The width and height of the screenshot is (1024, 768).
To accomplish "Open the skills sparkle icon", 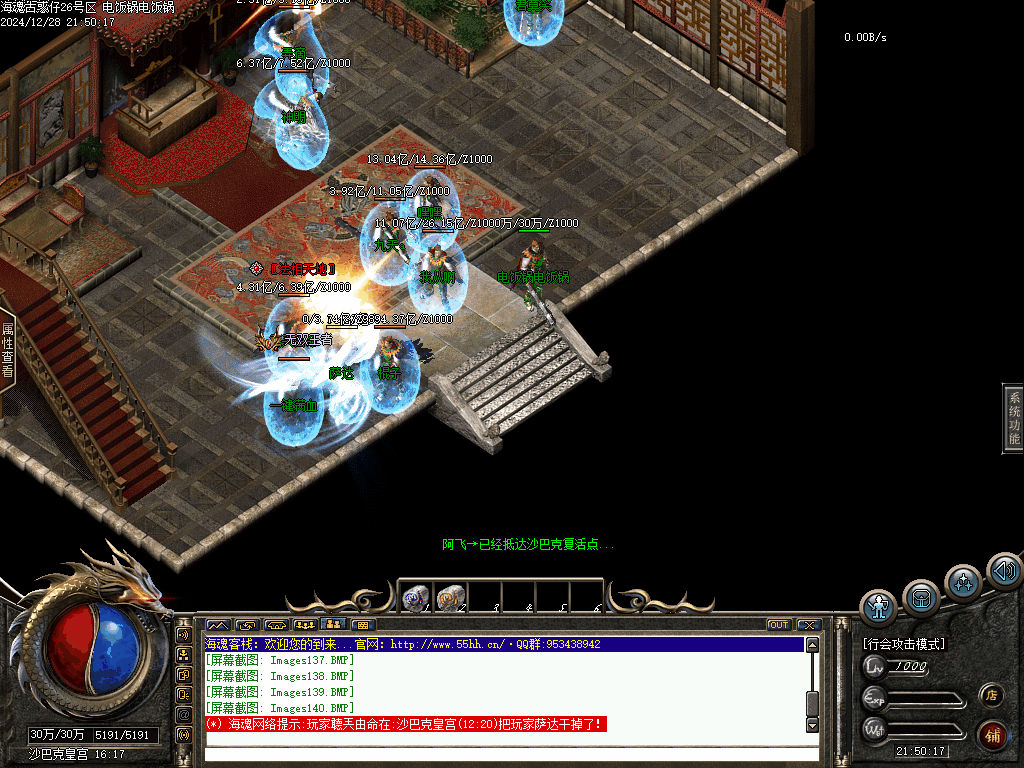I will tap(963, 582).
